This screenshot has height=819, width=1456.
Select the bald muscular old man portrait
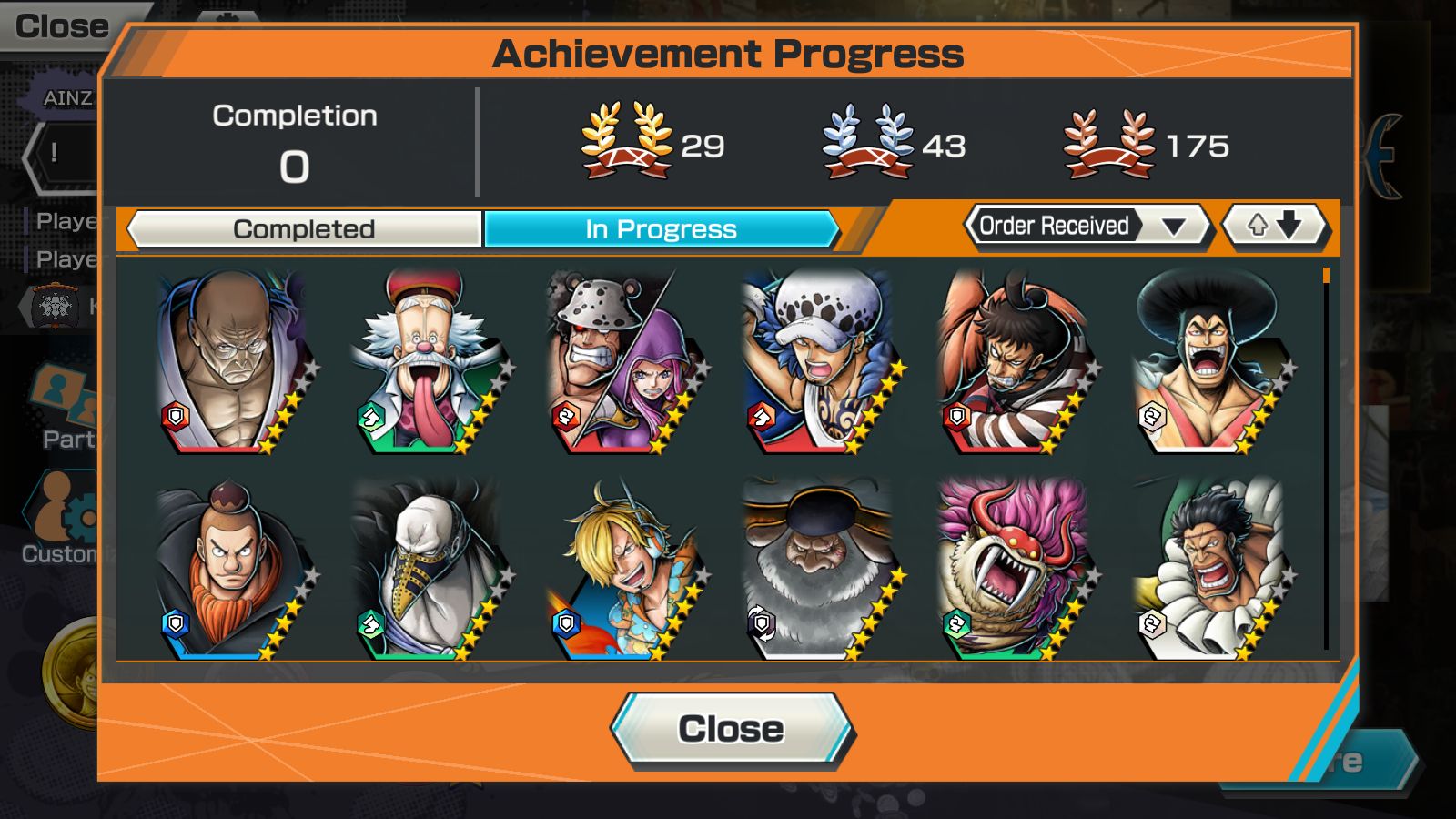234,361
